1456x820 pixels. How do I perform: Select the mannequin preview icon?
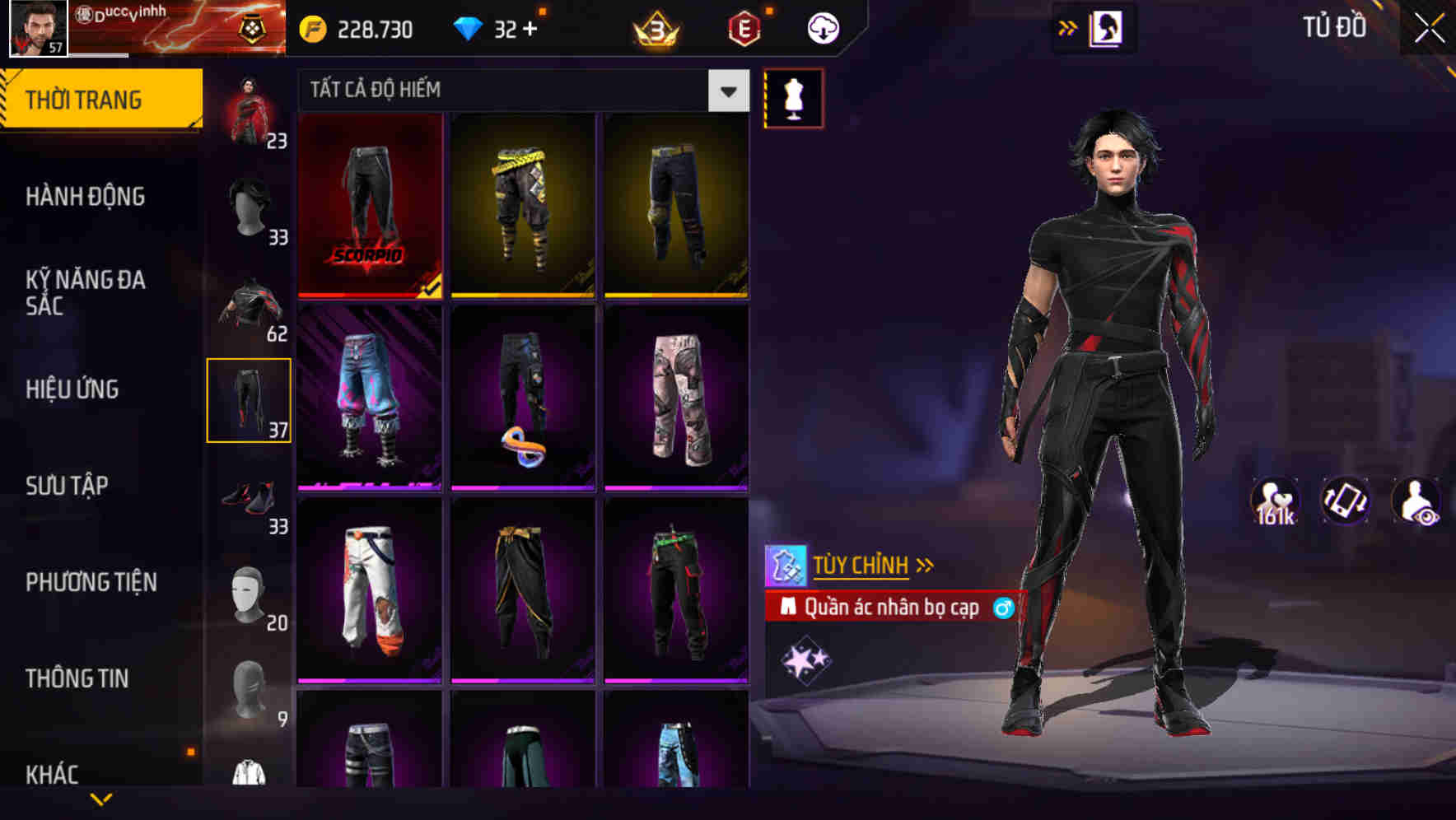793,97
